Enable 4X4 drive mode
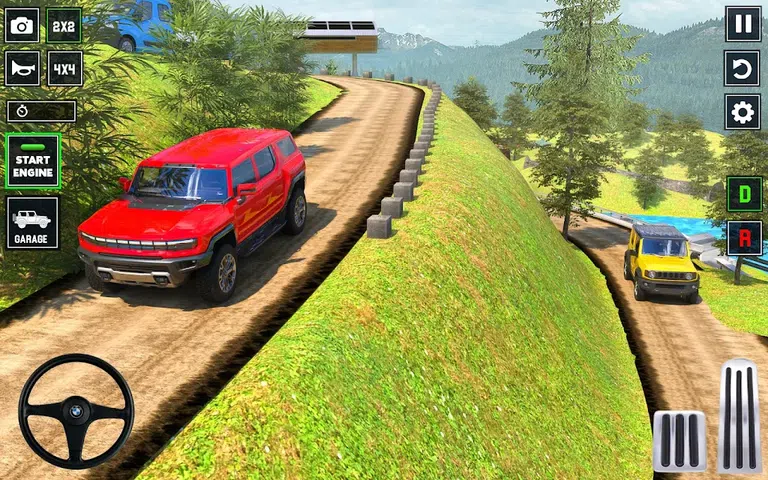Screen dimensions: 768x480 [64, 68]
